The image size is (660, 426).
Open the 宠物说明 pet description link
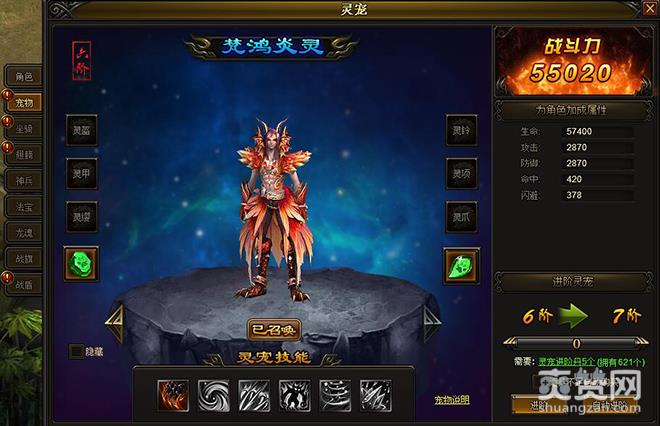click(x=452, y=400)
